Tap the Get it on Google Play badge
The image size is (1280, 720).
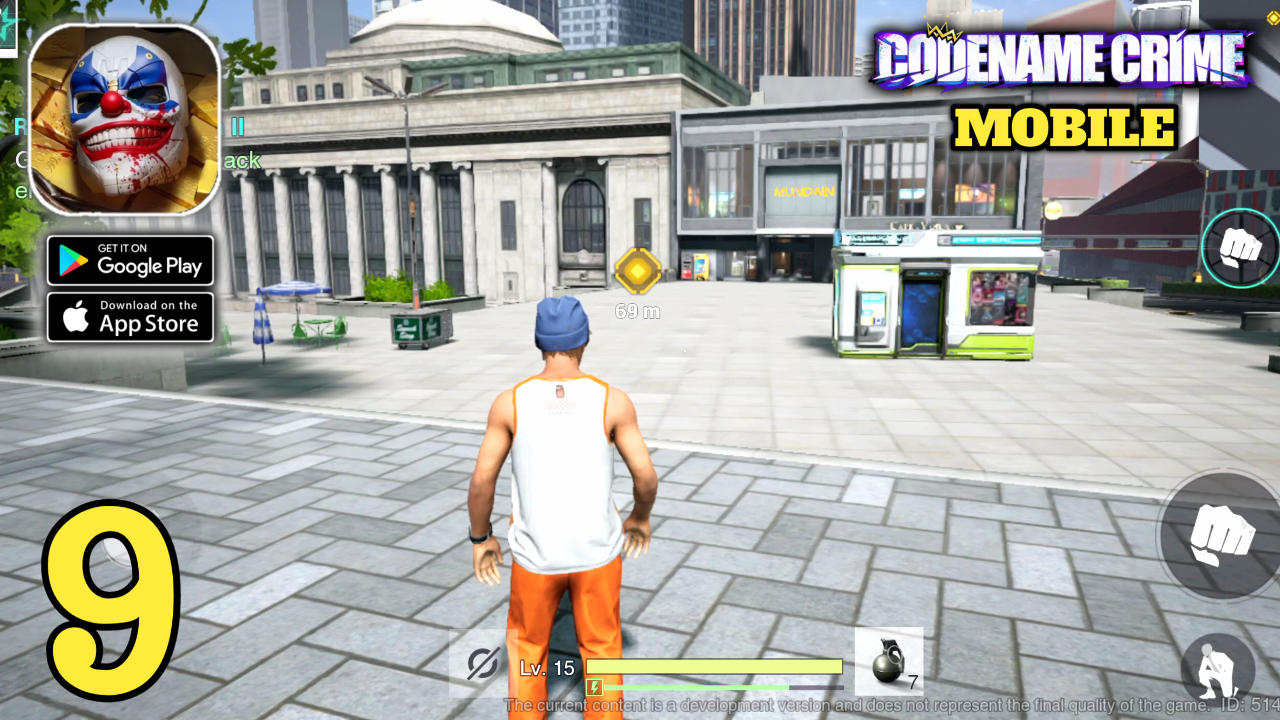[130, 261]
